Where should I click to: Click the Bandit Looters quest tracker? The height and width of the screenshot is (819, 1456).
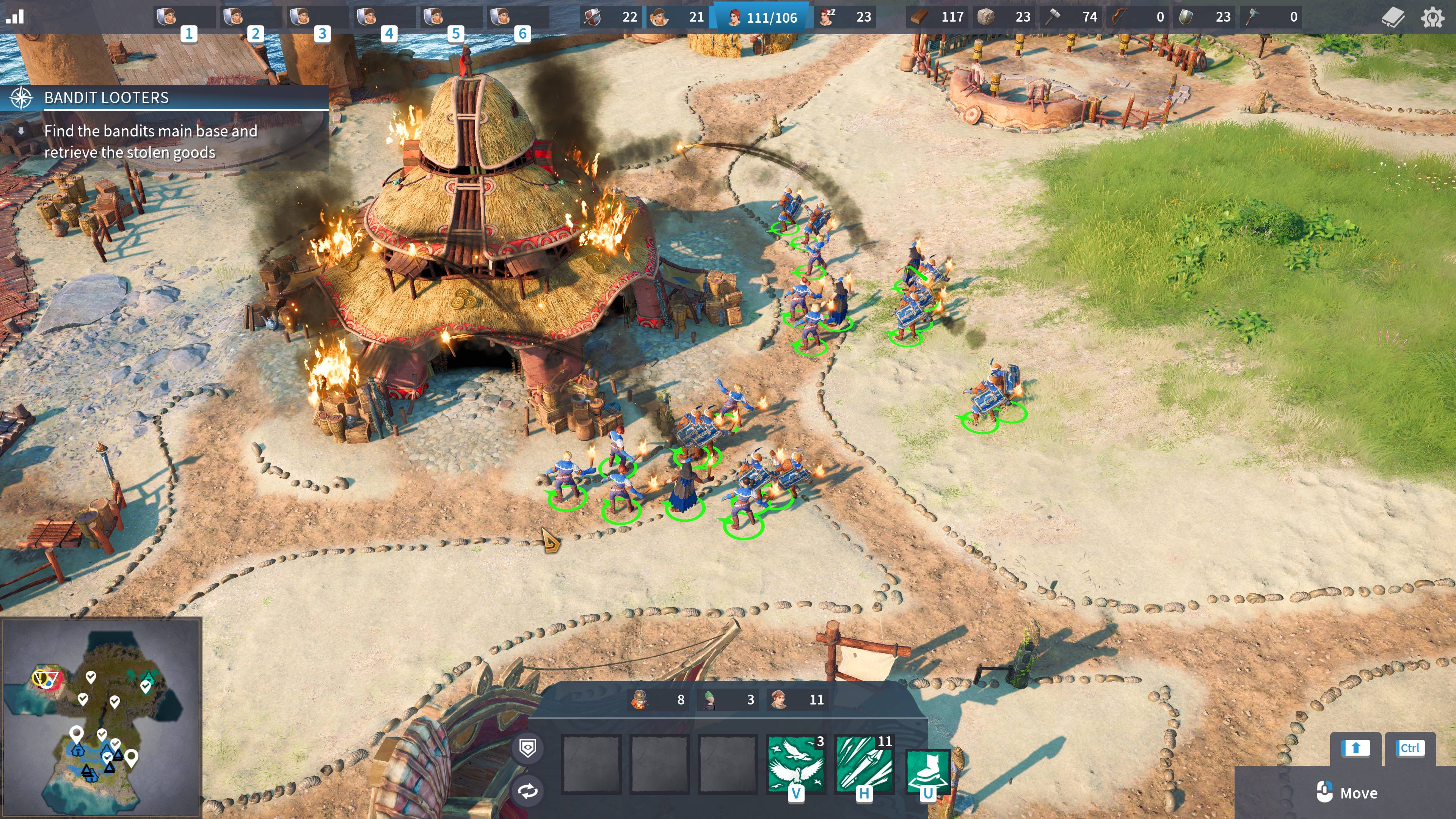(x=106, y=98)
